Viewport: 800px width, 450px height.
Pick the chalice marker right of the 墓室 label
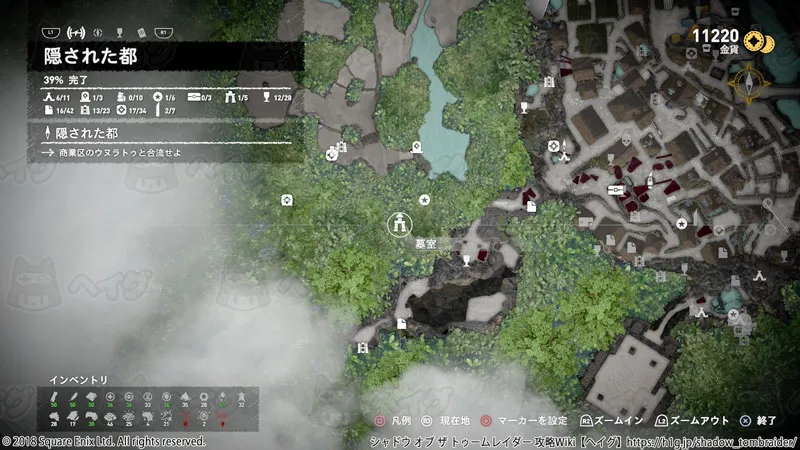(466, 260)
